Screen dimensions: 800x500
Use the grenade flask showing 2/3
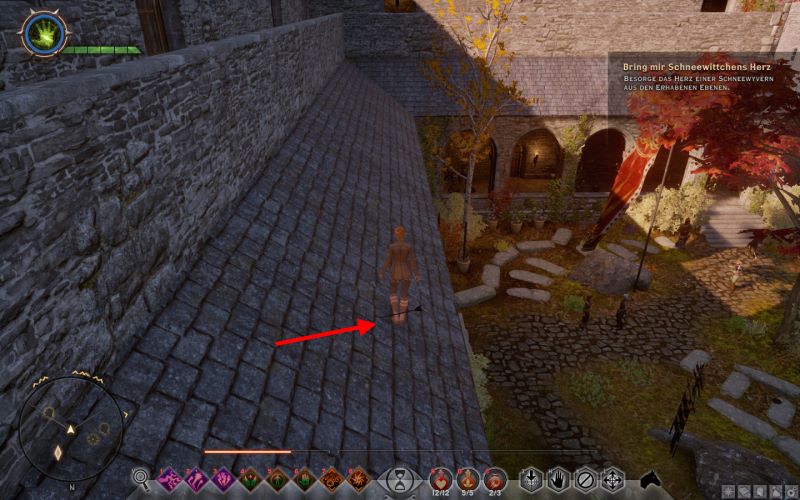click(494, 478)
